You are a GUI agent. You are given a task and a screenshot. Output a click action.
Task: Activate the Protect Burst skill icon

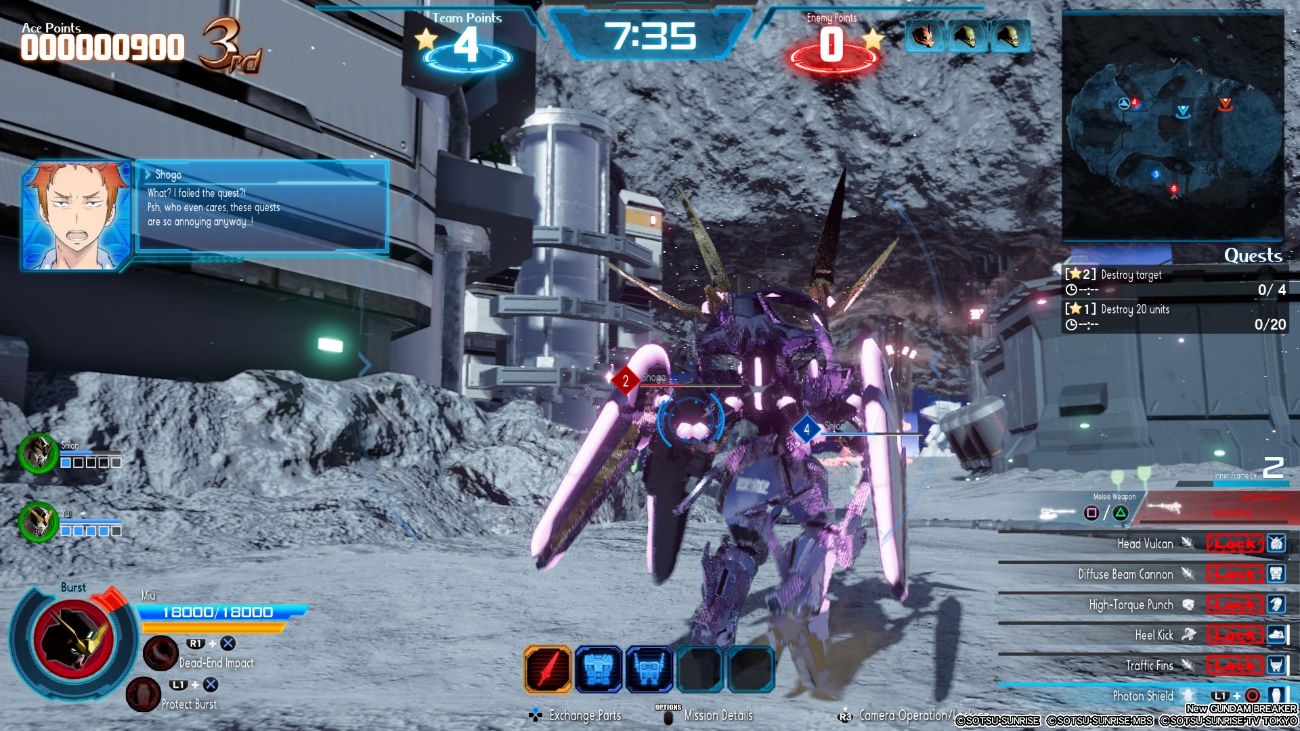tap(144, 694)
